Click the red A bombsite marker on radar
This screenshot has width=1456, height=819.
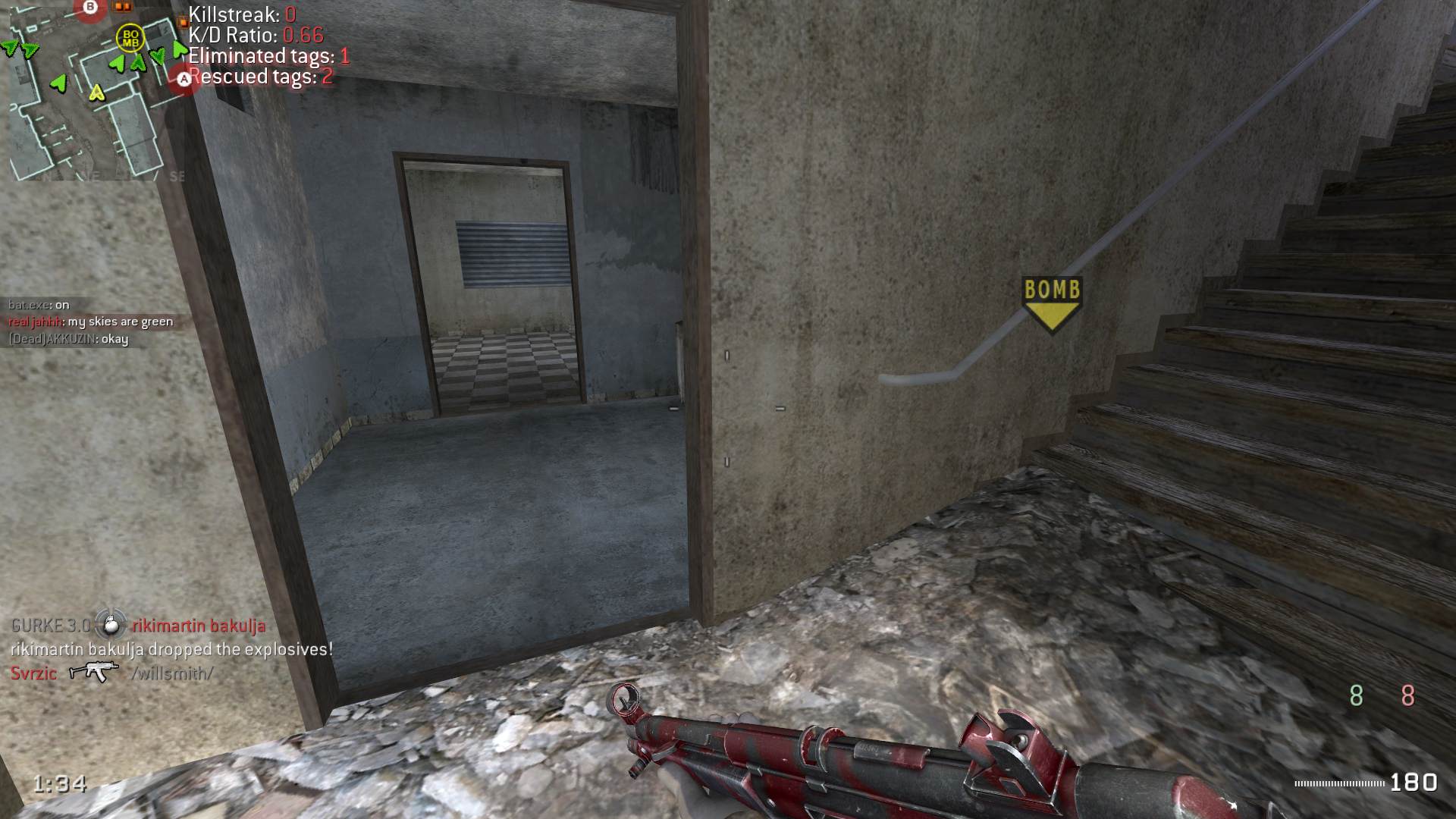(184, 79)
